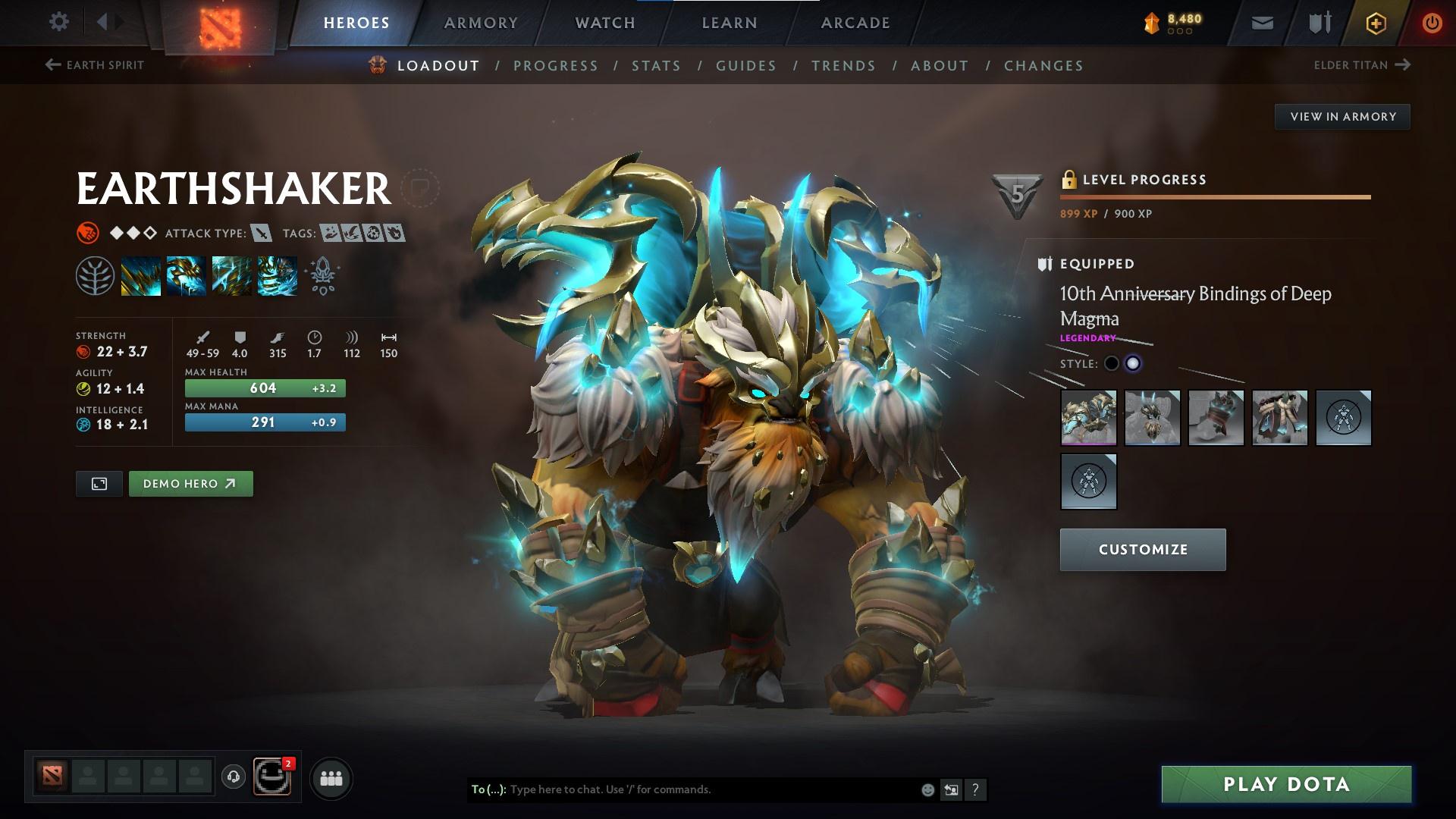1456x819 pixels.
Task: Open the mail inbox icon
Action: click(1261, 22)
